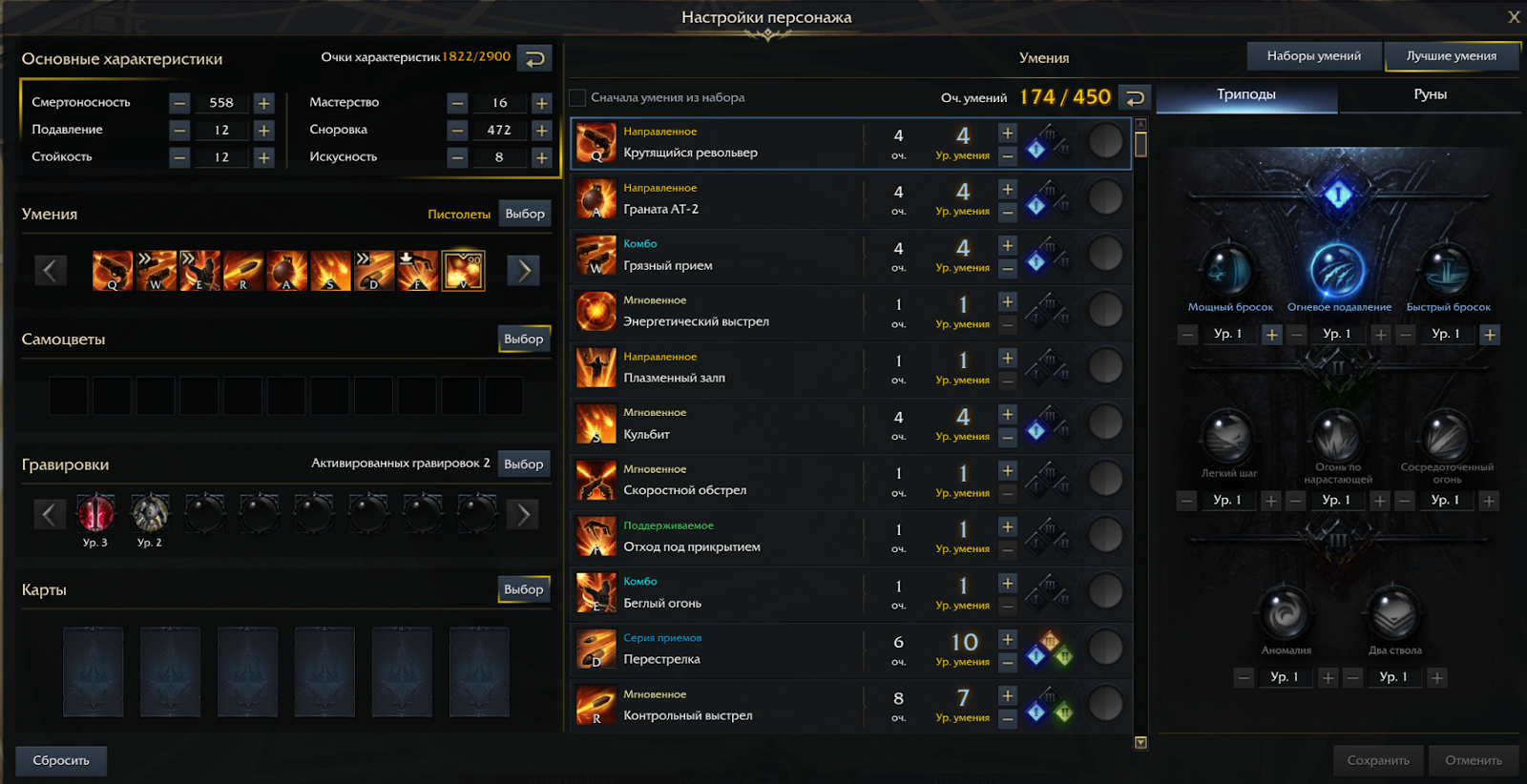
Task: Switch to the Руны tab
Action: 1430,94
